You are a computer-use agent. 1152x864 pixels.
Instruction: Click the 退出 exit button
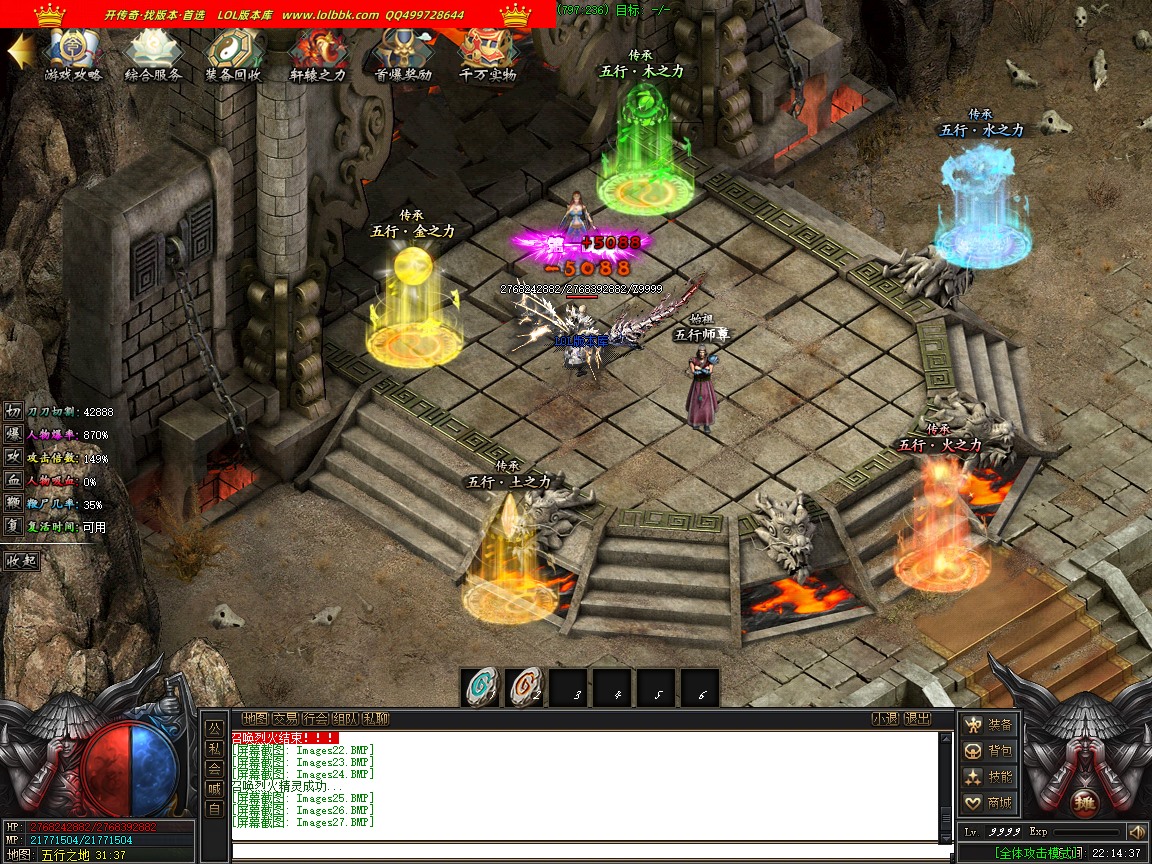tap(917, 719)
